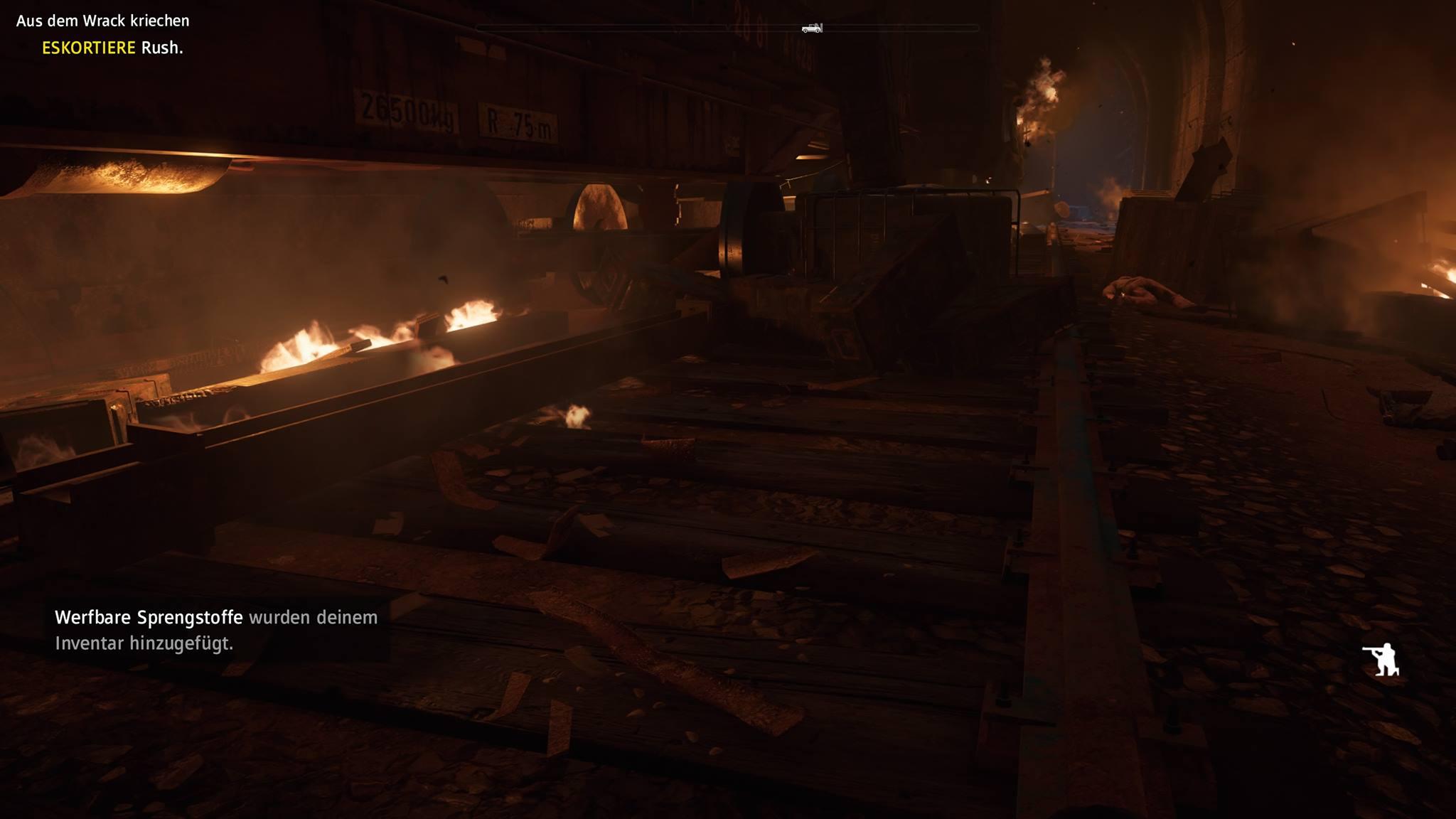Open the 'Werfbare Sprengstoffe' inventory notification
Viewport: 1456px width, 819px height.
pos(216,630)
